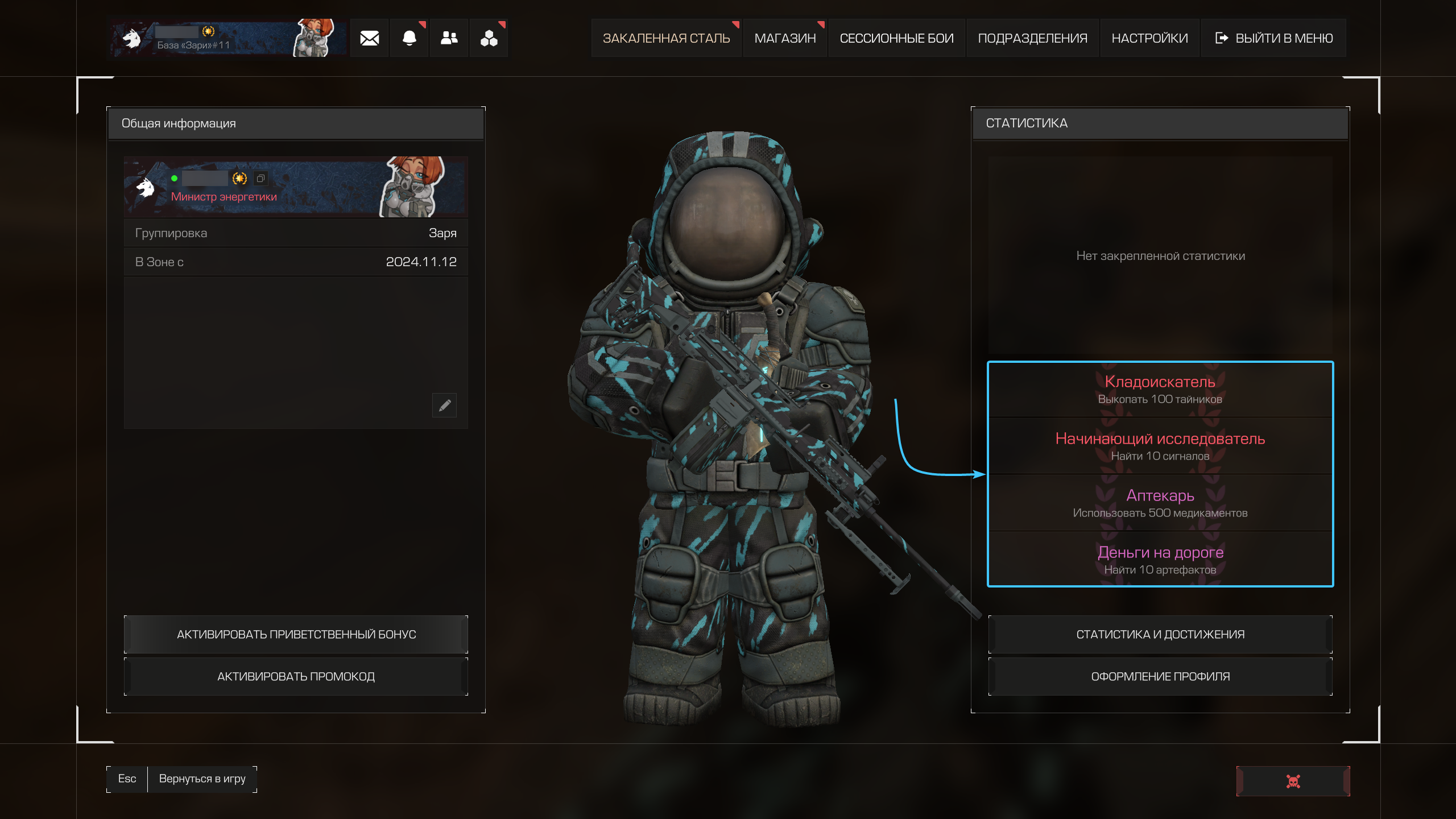
Task: Click АКТИВИРОВАТЬ ПРОМОКОД button
Action: [x=296, y=676]
